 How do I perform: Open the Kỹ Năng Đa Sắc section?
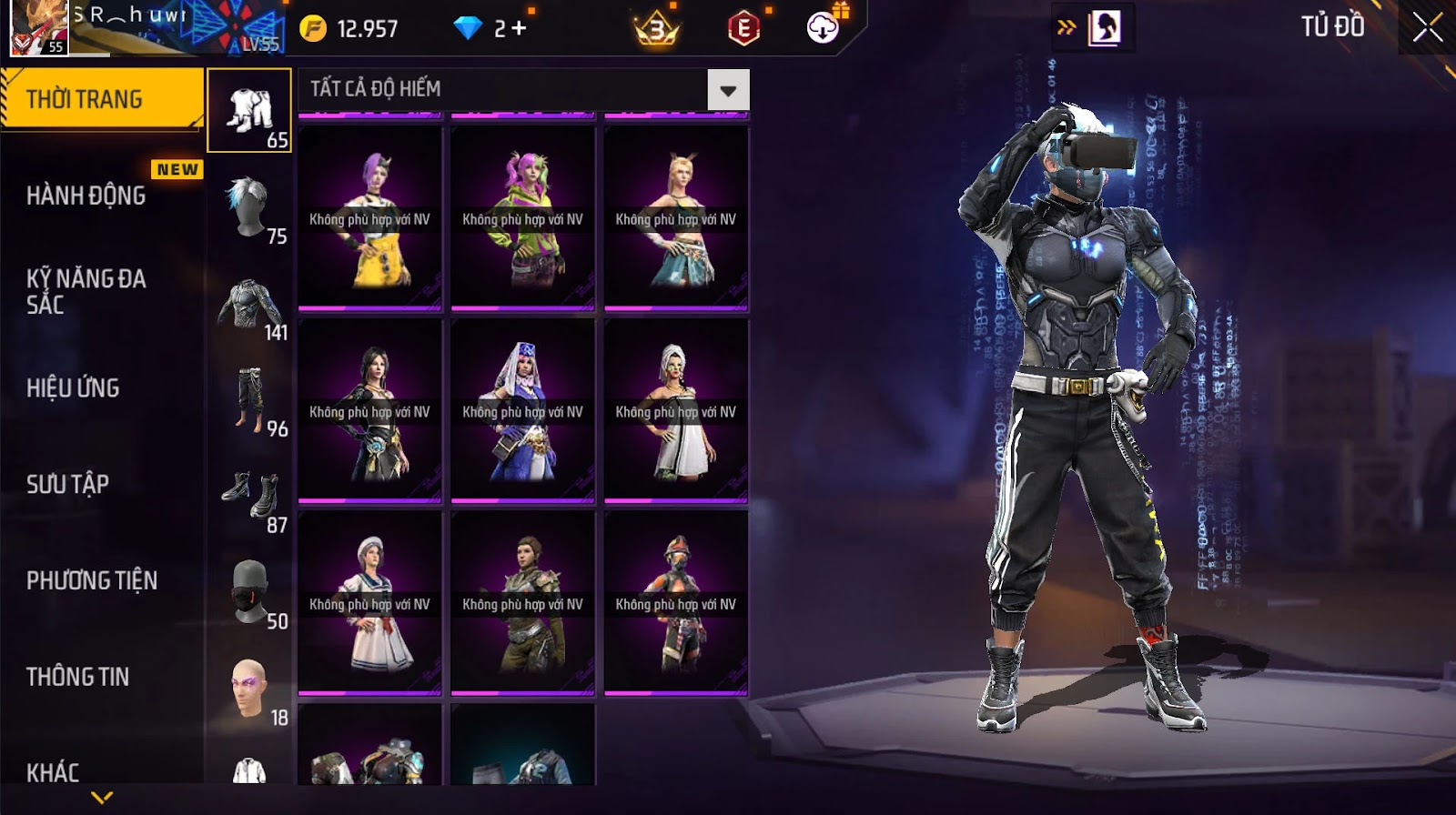[x=86, y=291]
